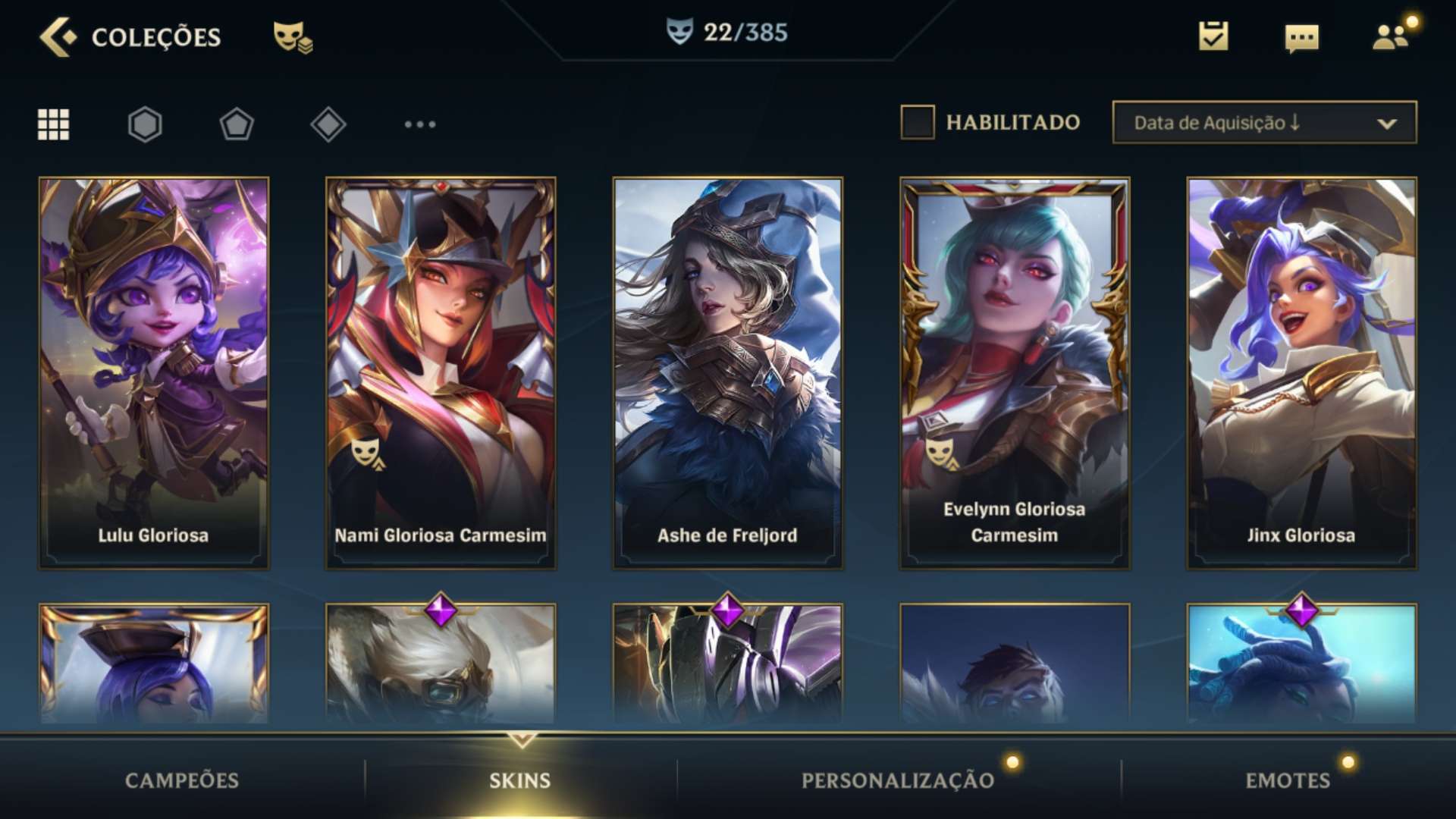Switch to the Campeões tab

coord(182,780)
